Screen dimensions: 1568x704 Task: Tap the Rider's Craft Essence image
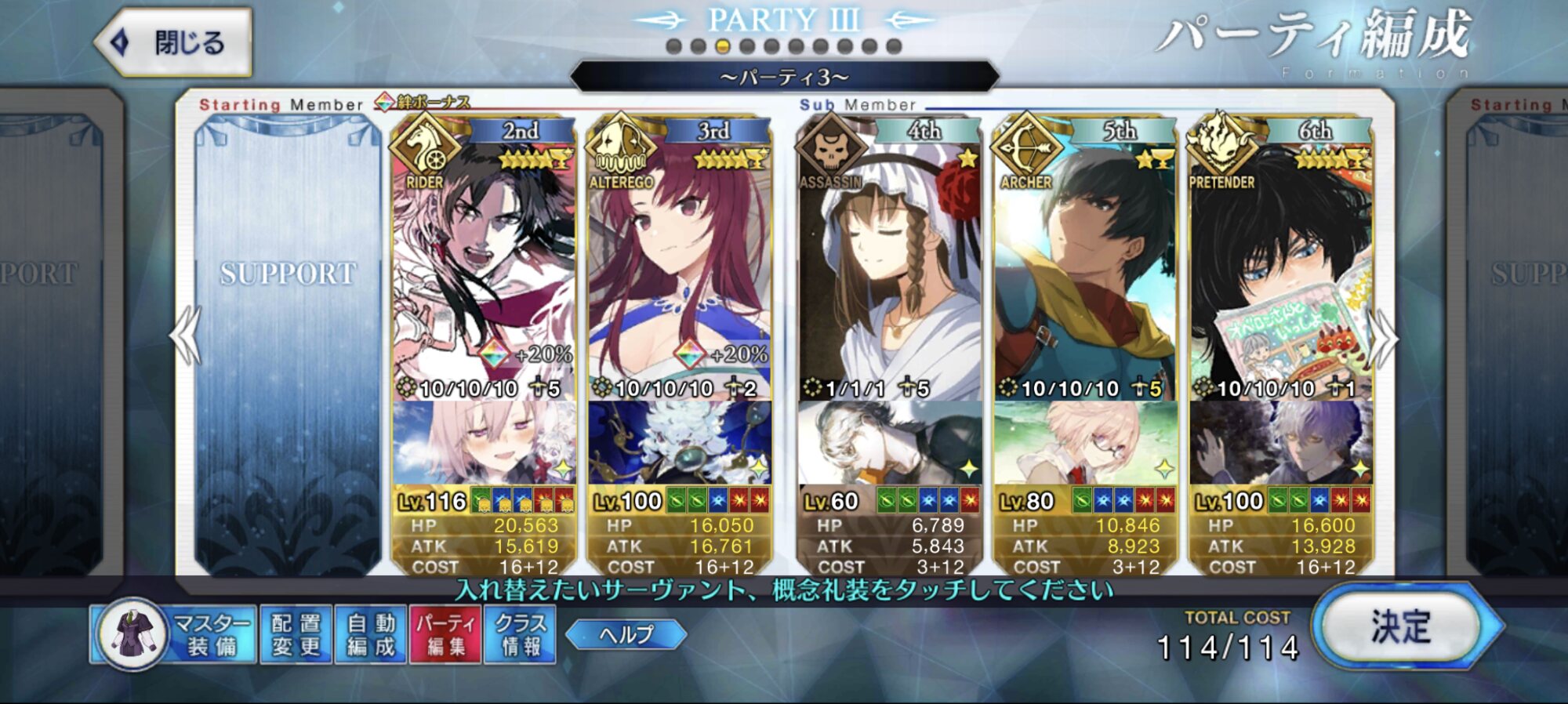coord(484,443)
